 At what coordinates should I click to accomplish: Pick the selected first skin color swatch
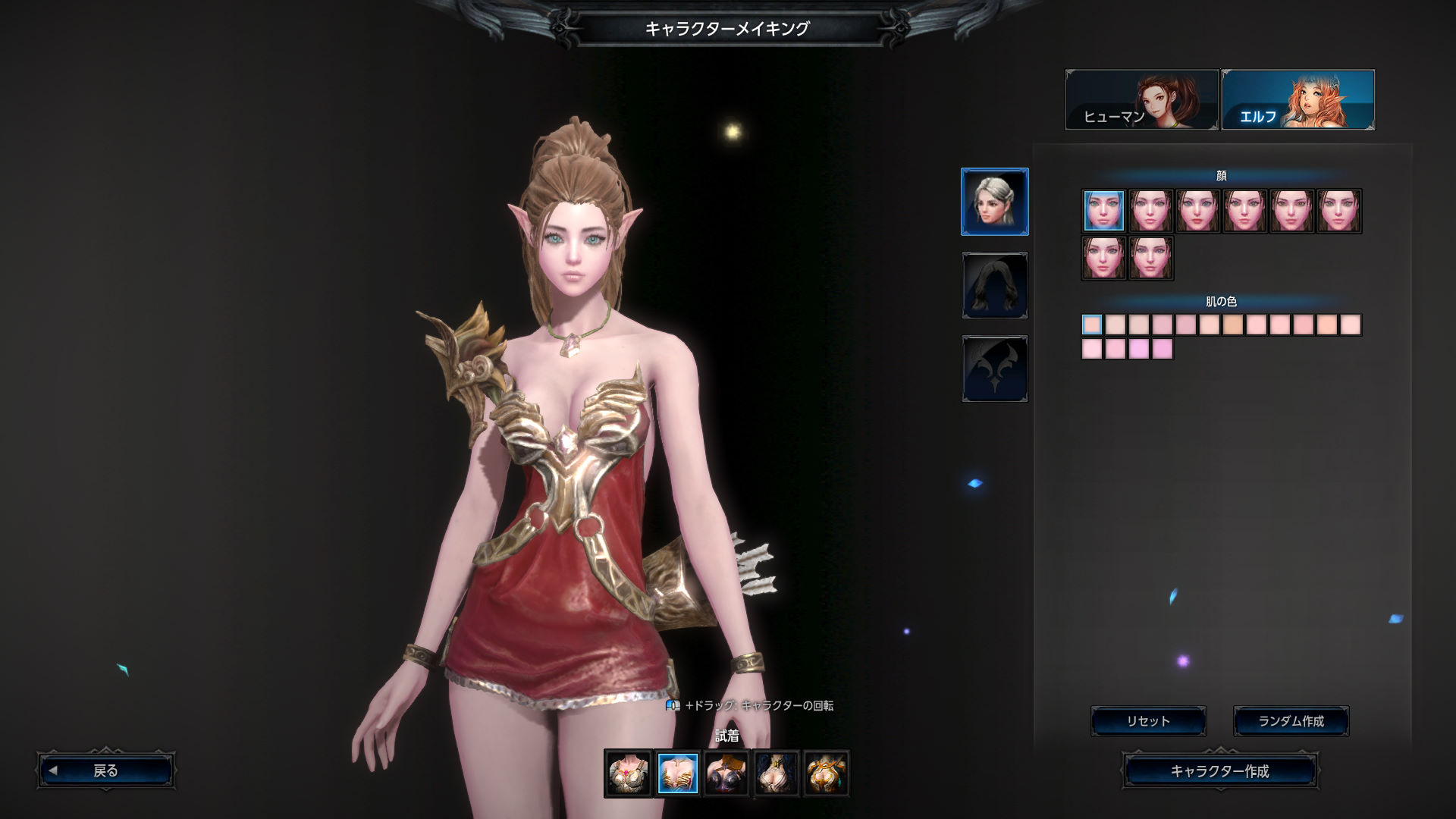(x=1092, y=325)
